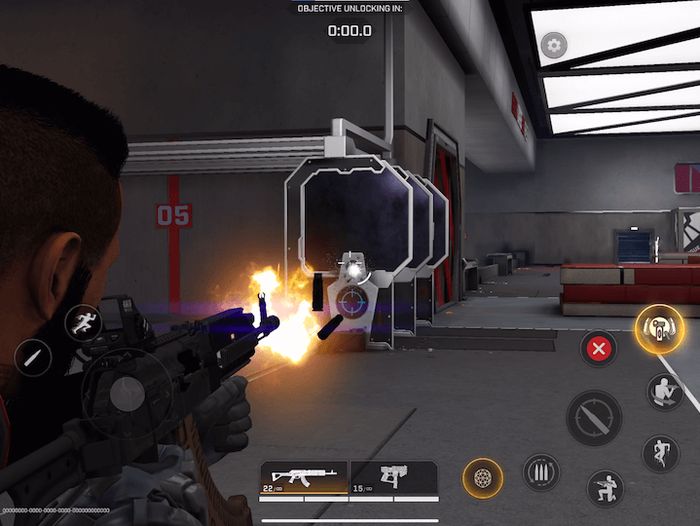The width and height of the screenshot is (700, 526).
Task: Activate the gold-highlighted gadget ability
Action: [x=659, y=328]
